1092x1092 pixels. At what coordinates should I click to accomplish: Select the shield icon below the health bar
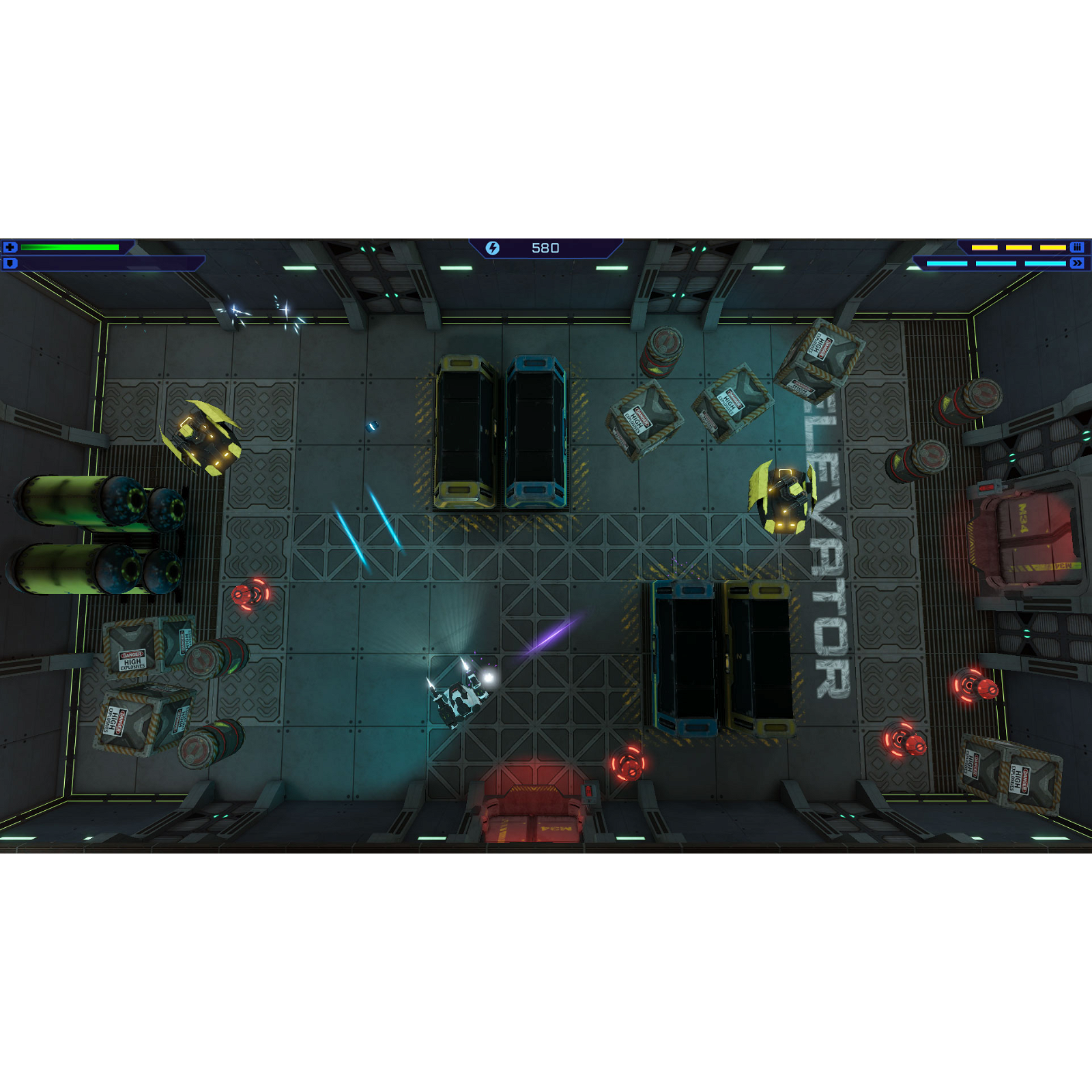tap(11, 262)
